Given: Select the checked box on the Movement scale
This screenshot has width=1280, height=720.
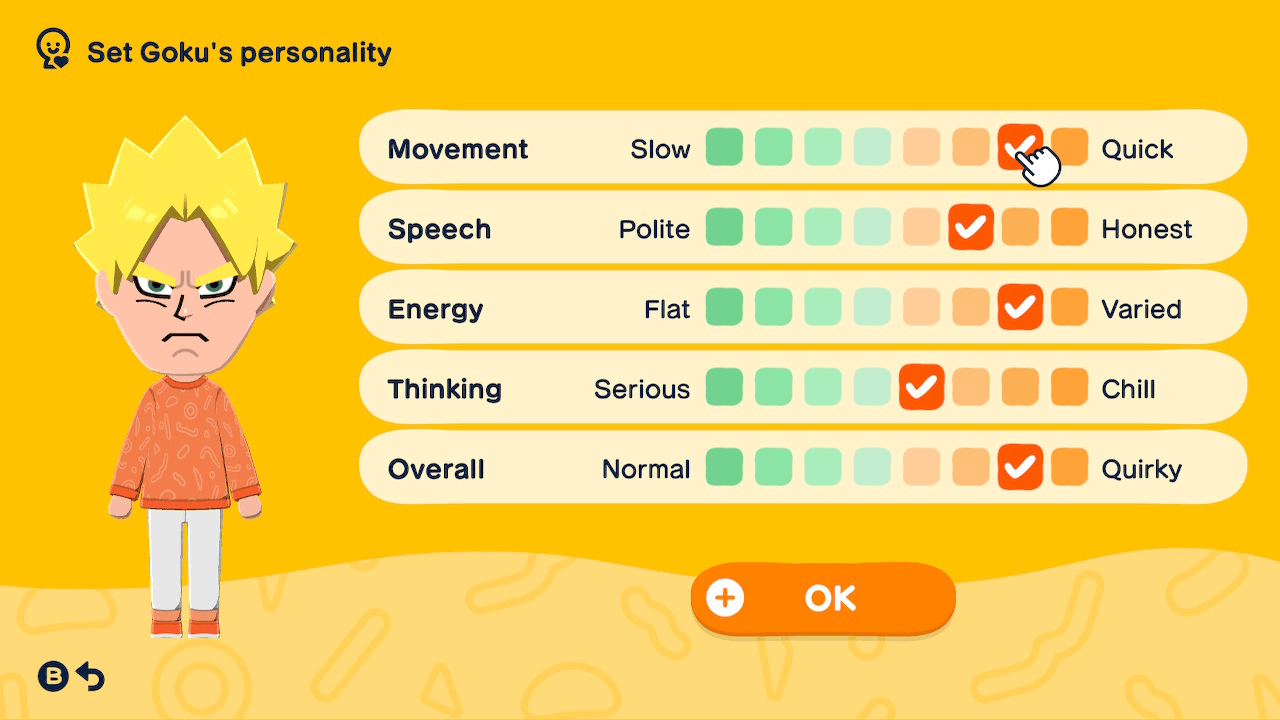Looking at the screenshot, I should point(1021,147).
